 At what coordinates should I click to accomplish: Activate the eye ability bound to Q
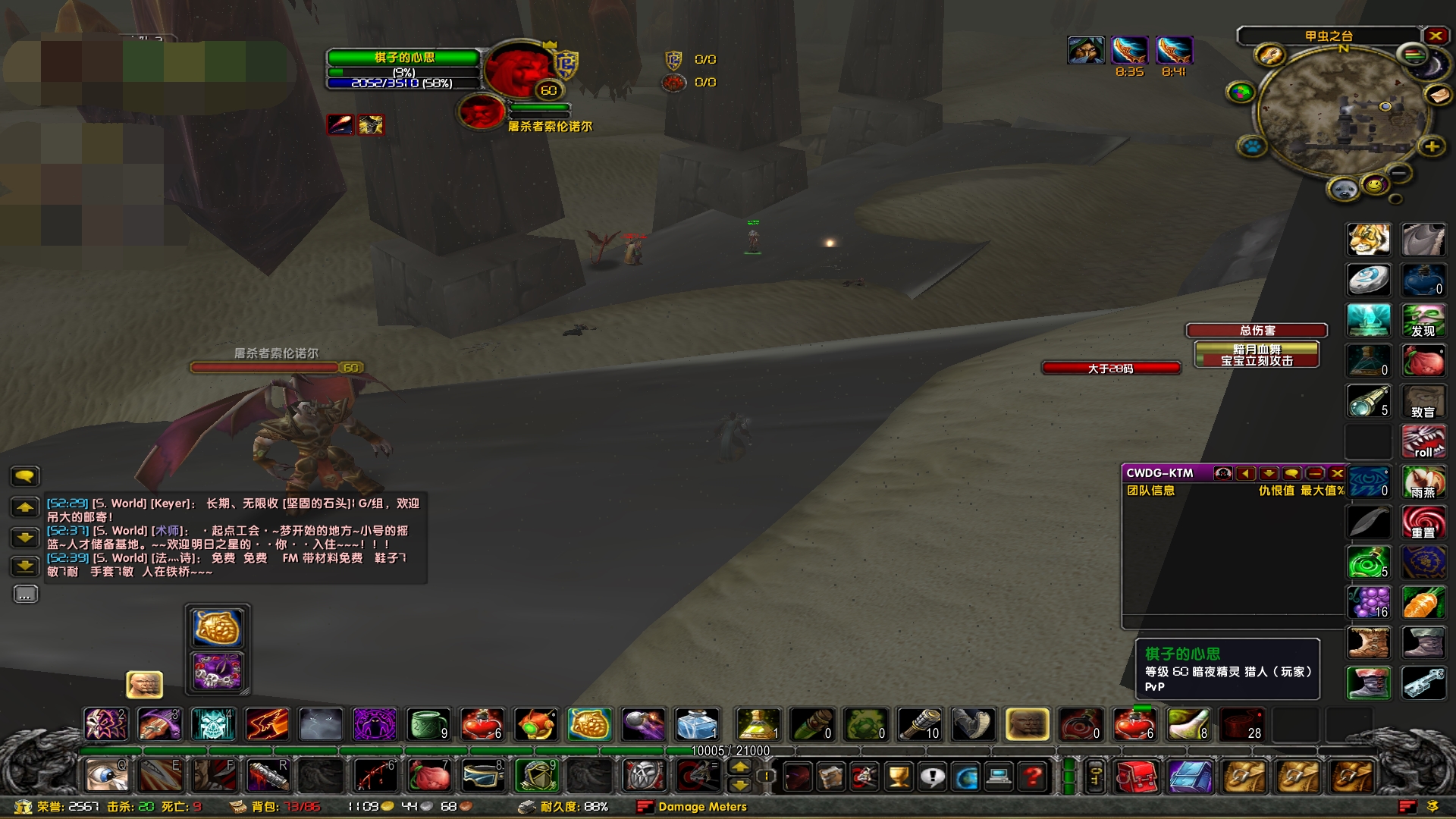coord(105,776)
